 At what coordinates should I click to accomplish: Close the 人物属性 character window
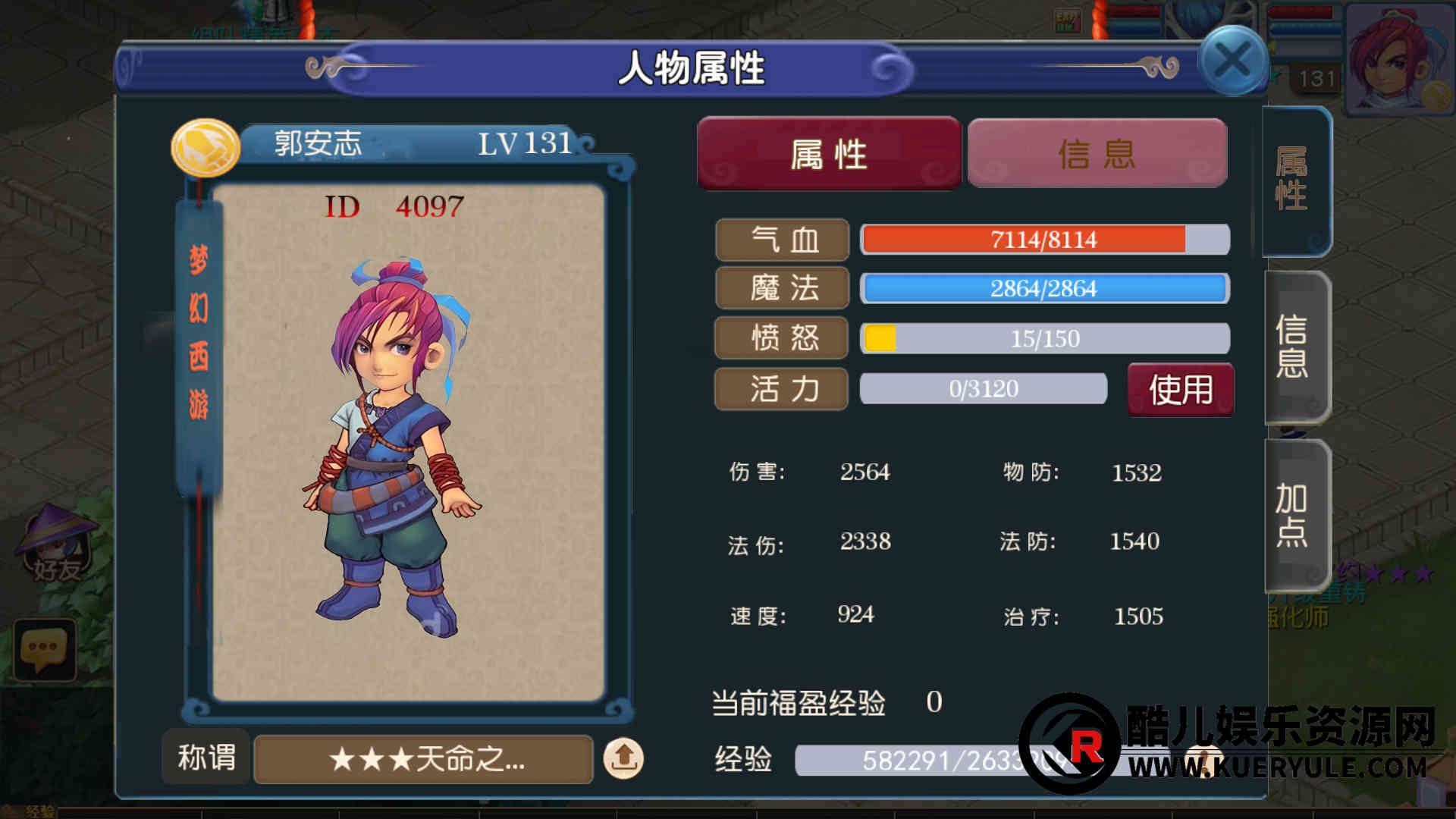pyautogui.click(x=1232, y=61)
